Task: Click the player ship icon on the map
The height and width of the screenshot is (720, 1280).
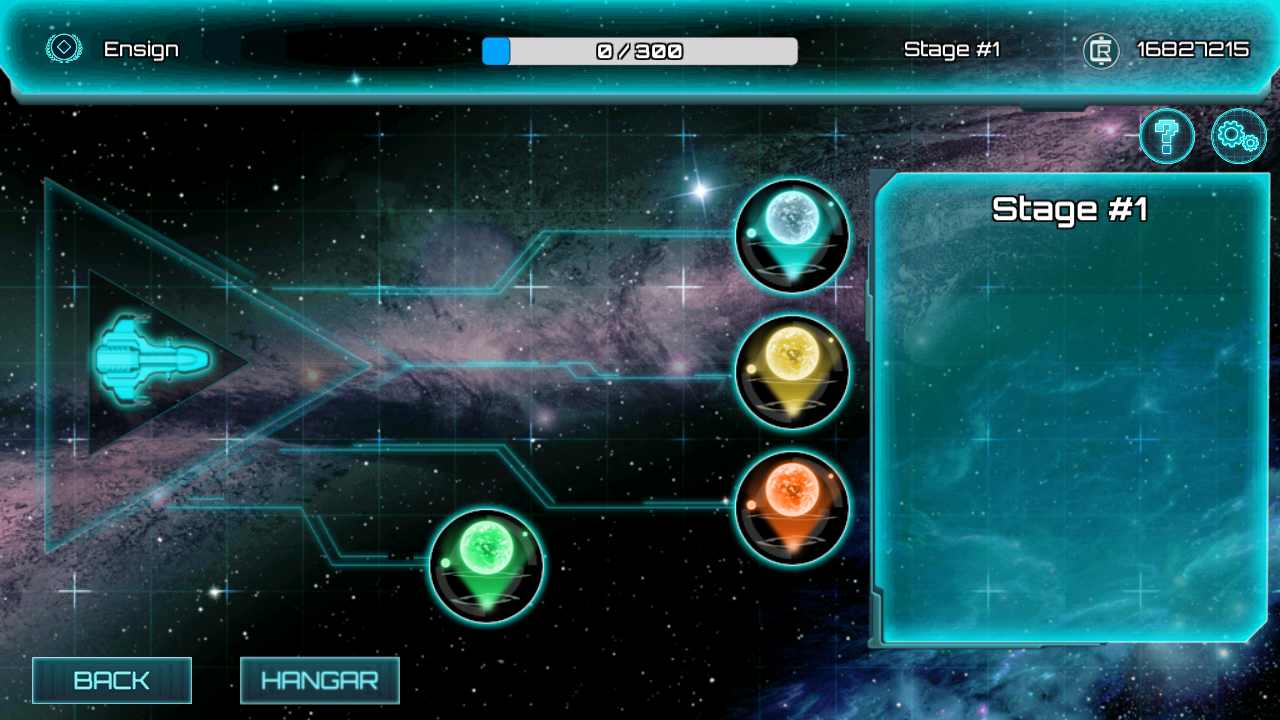Action: (x=150, y=360)
